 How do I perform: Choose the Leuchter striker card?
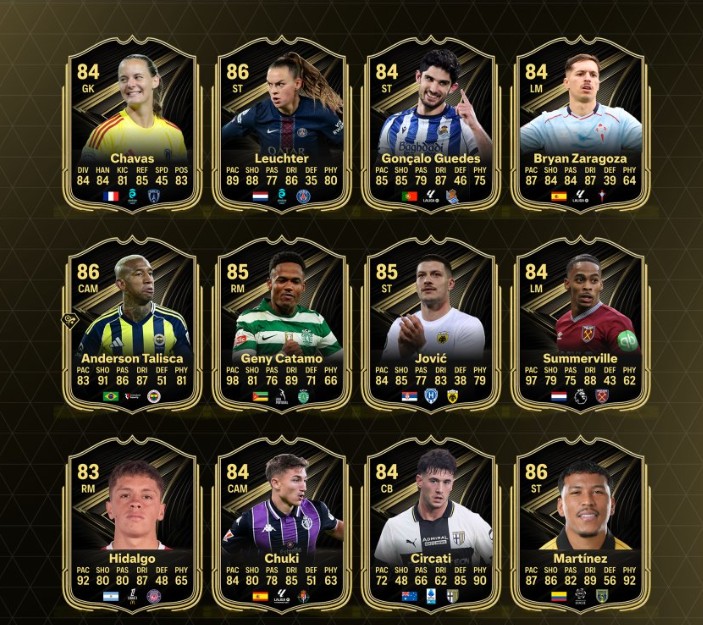[x=283, y=125]
